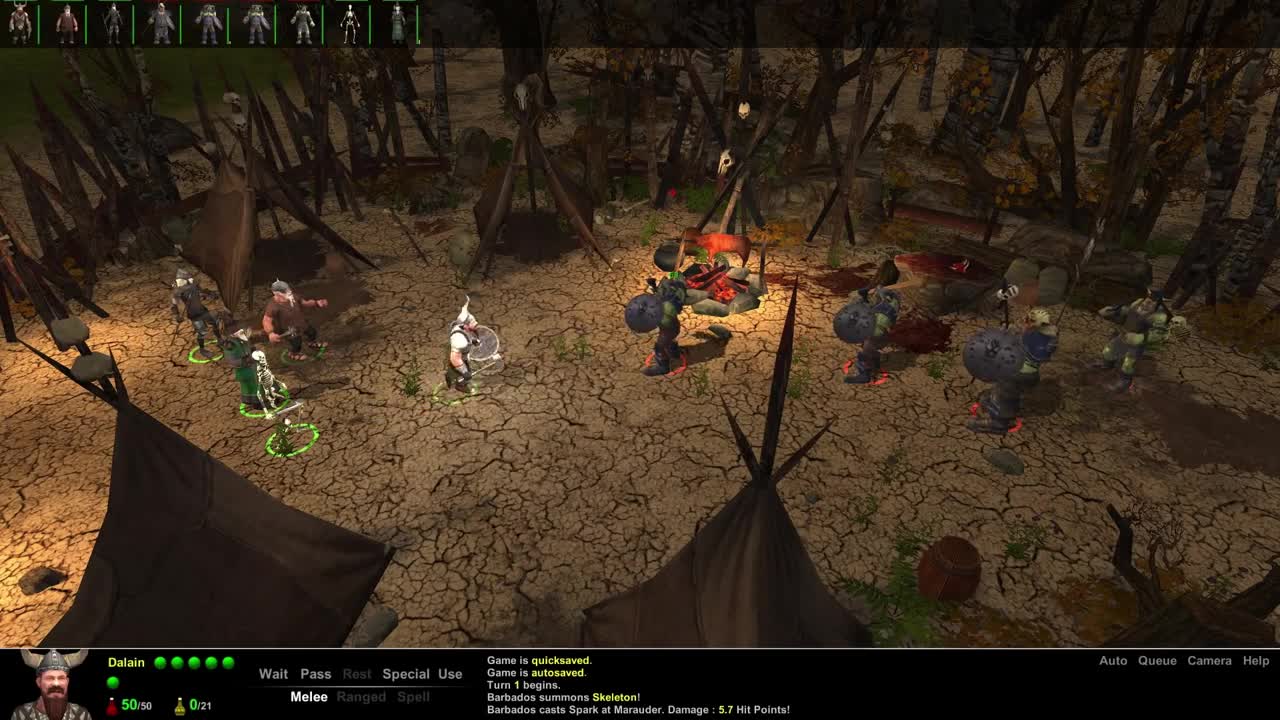
Task: Open the Special abilities option
Action: point(405,674)
